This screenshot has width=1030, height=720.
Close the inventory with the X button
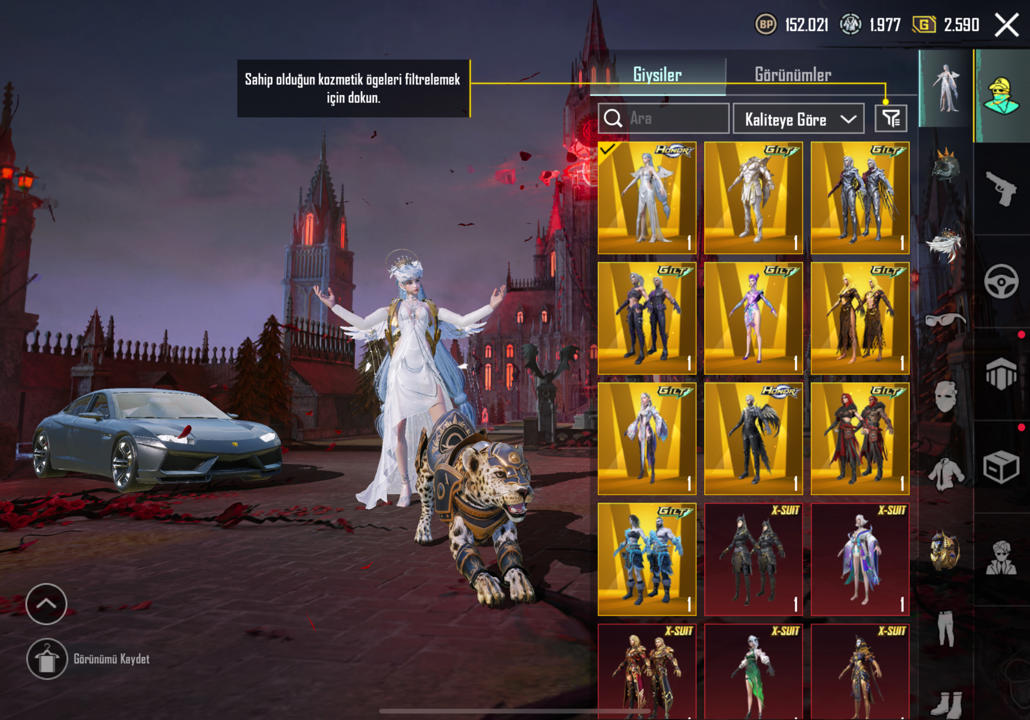click(x=1006, y=25)
